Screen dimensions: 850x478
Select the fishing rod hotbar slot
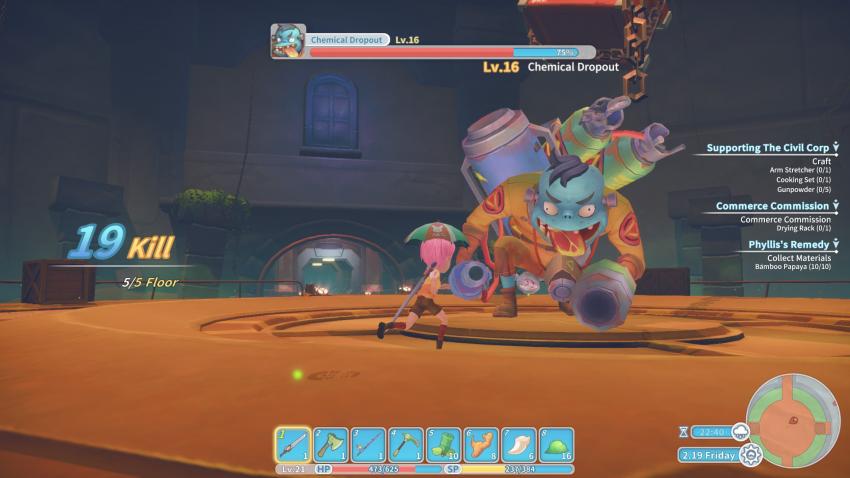367,444
